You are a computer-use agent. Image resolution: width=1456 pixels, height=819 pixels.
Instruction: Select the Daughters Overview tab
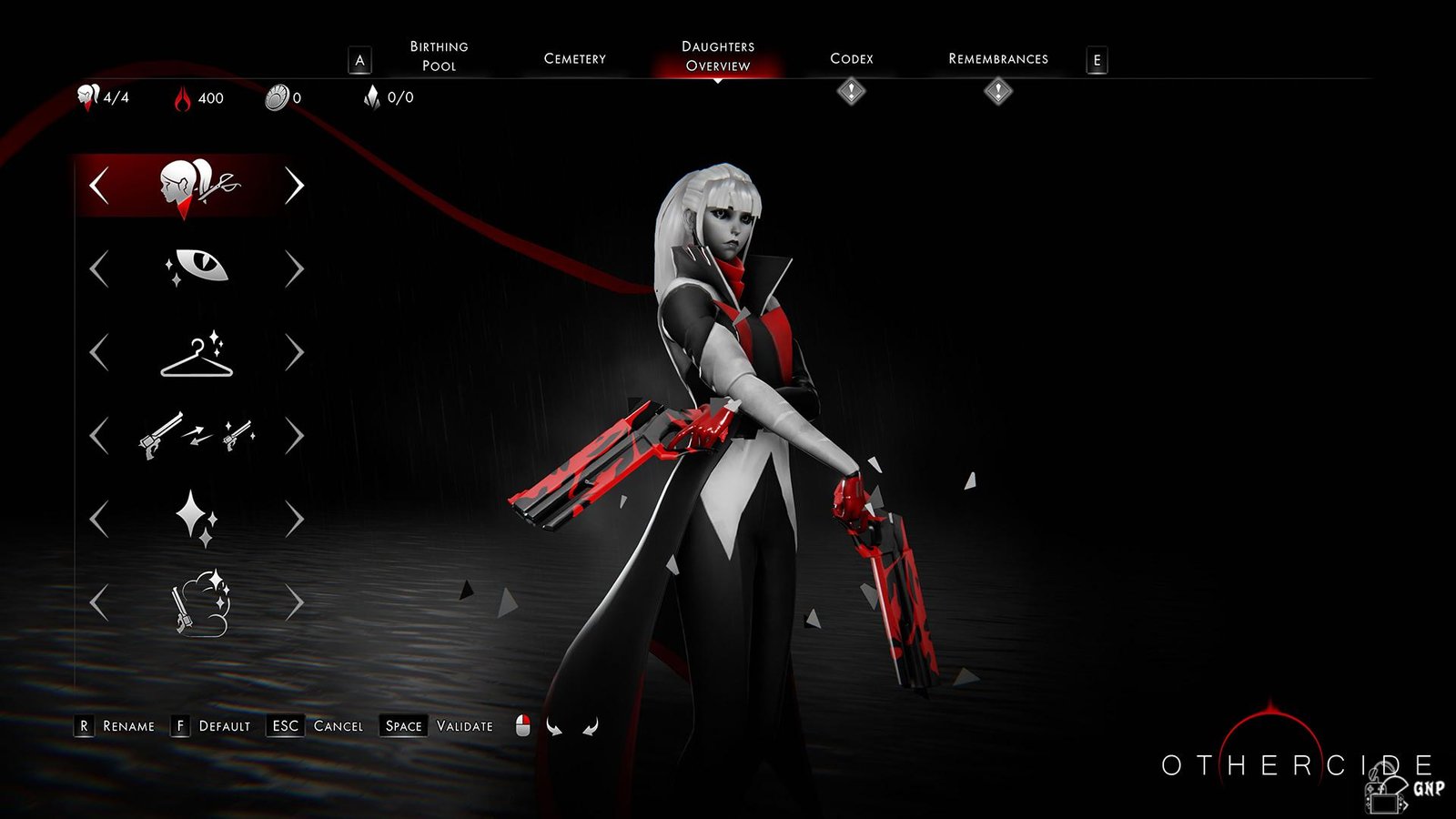pyautogui.click(x=718, y=56)
